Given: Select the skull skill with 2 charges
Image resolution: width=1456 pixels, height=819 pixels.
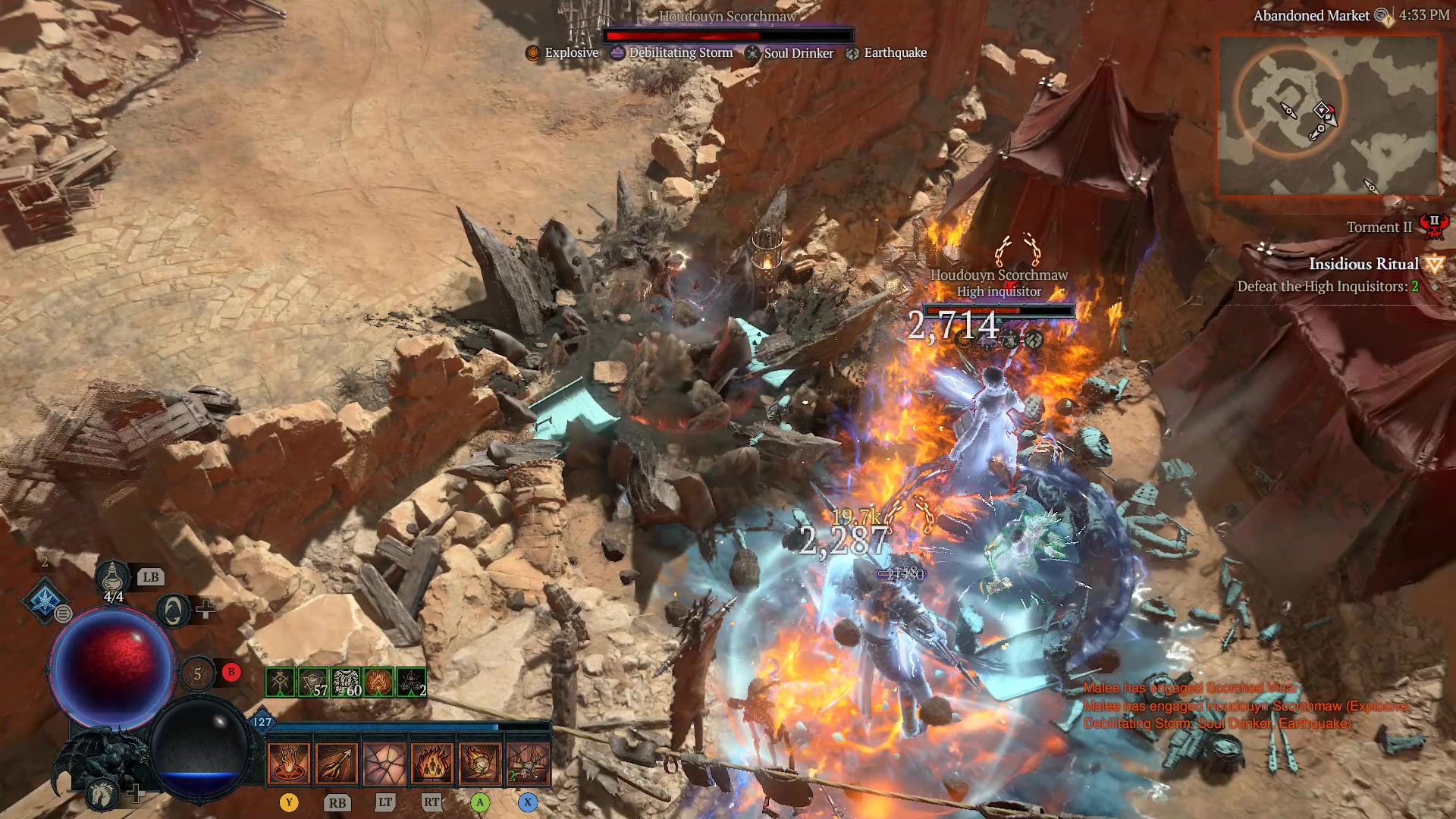Looking at the screenshot, I should tap(529, 762).
